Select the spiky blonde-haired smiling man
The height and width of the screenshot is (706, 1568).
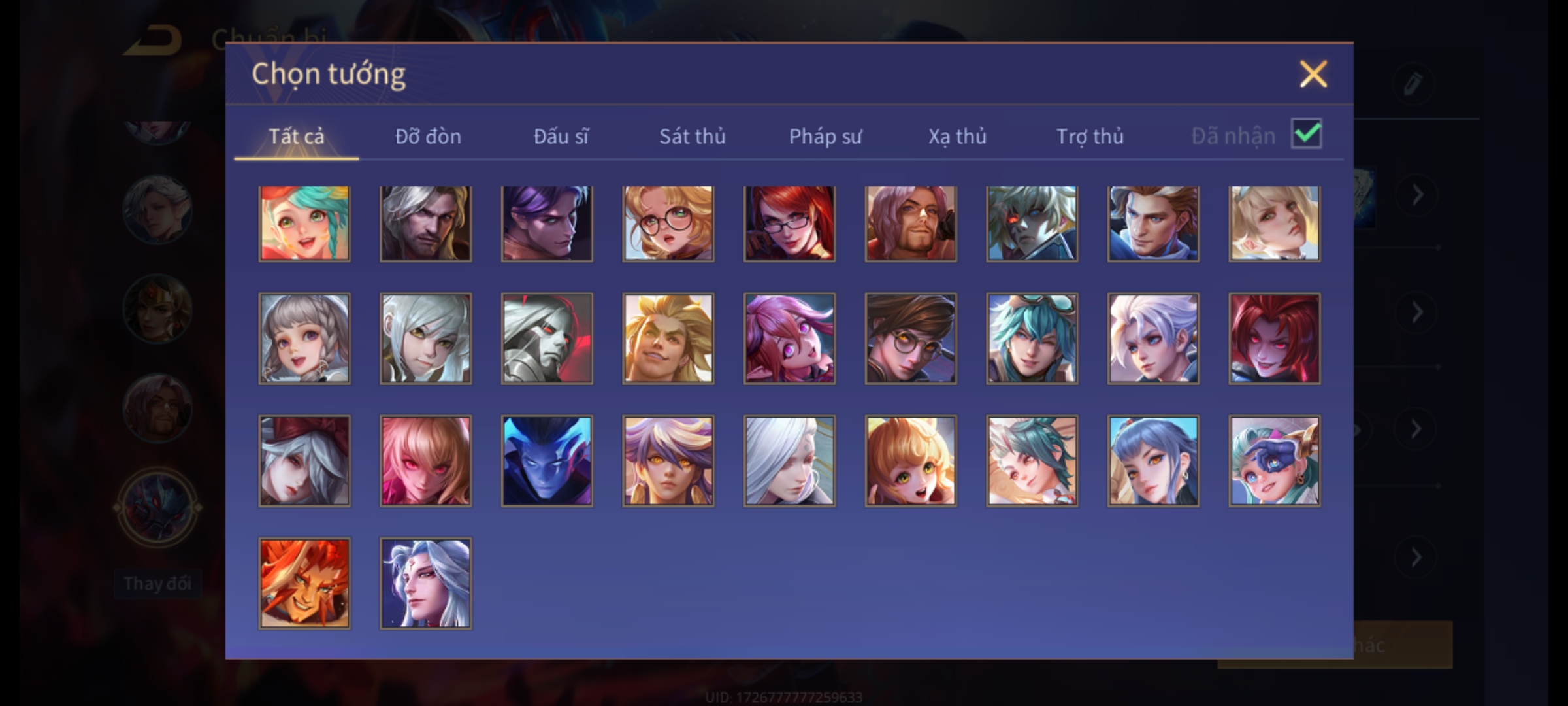[x=668, y=338]
